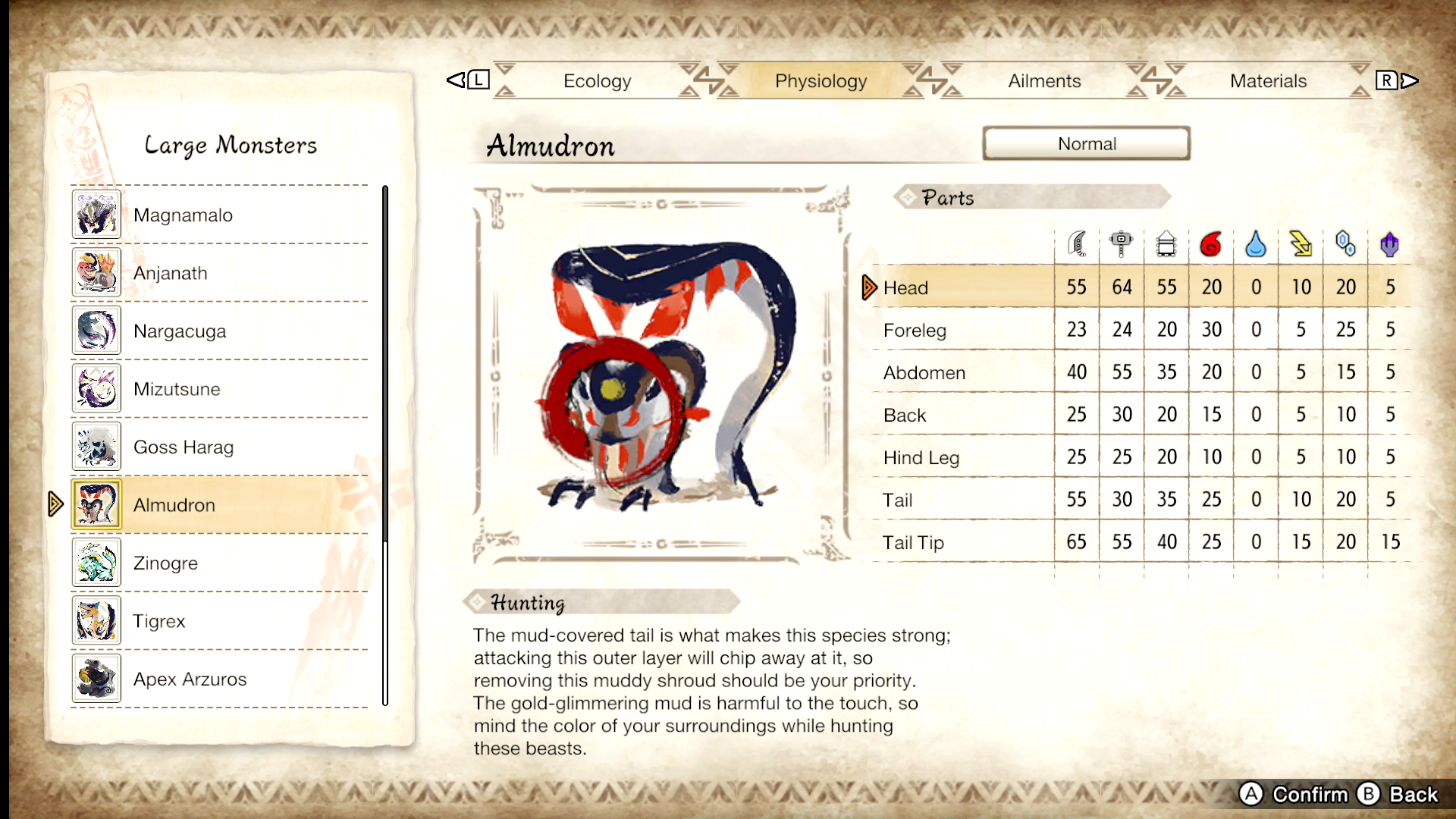The width and height of the screenshot is (1456, 819).
Task: Click the severing damage sword icon
Action: (1077, 243)
